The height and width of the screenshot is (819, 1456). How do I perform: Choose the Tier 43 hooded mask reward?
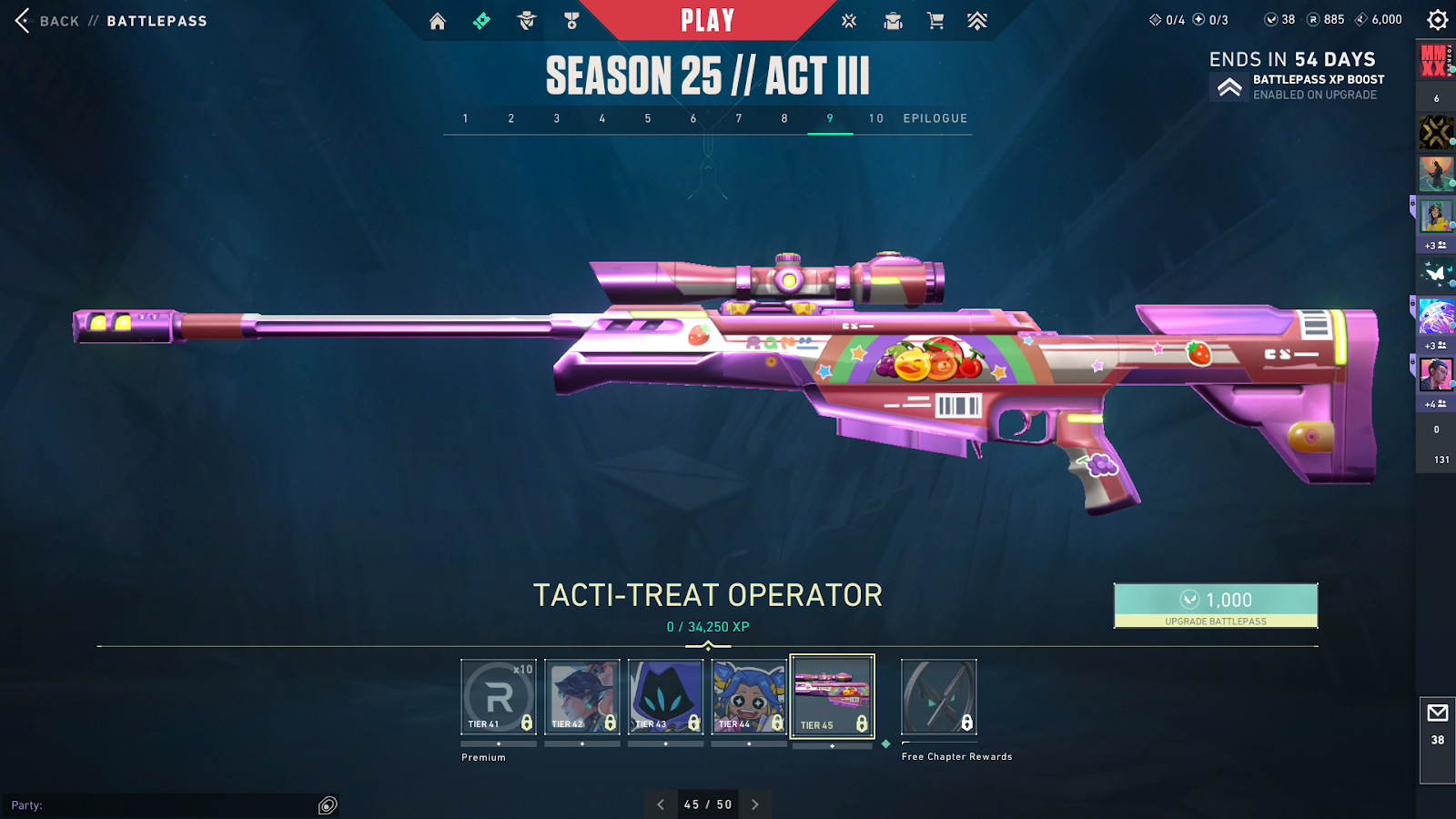click(666, 696)
